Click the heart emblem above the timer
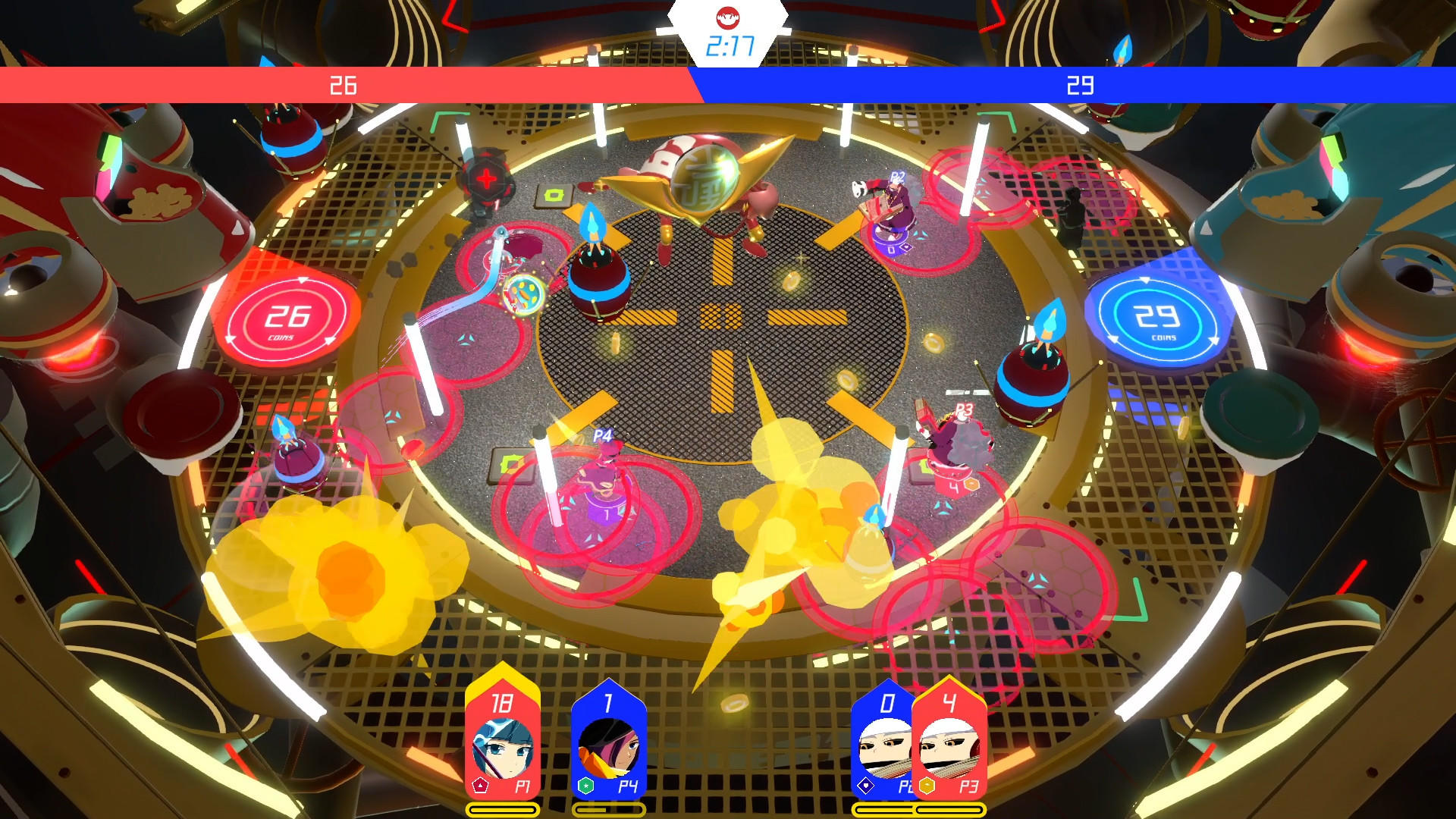The image size is (1456, 819). point(728,19)
